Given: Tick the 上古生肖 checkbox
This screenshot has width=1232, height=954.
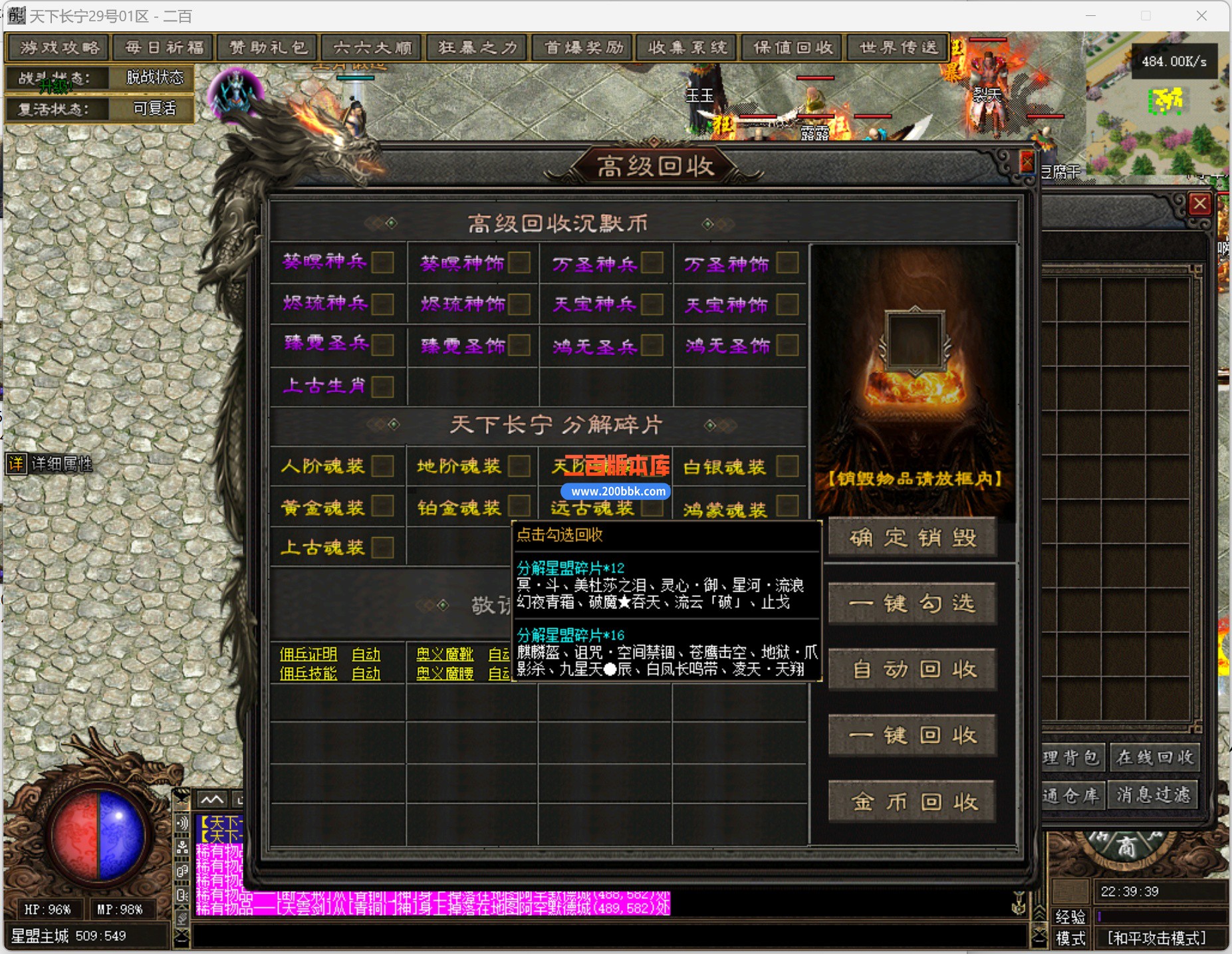Looking at the screenshot, I should [382, 386].
